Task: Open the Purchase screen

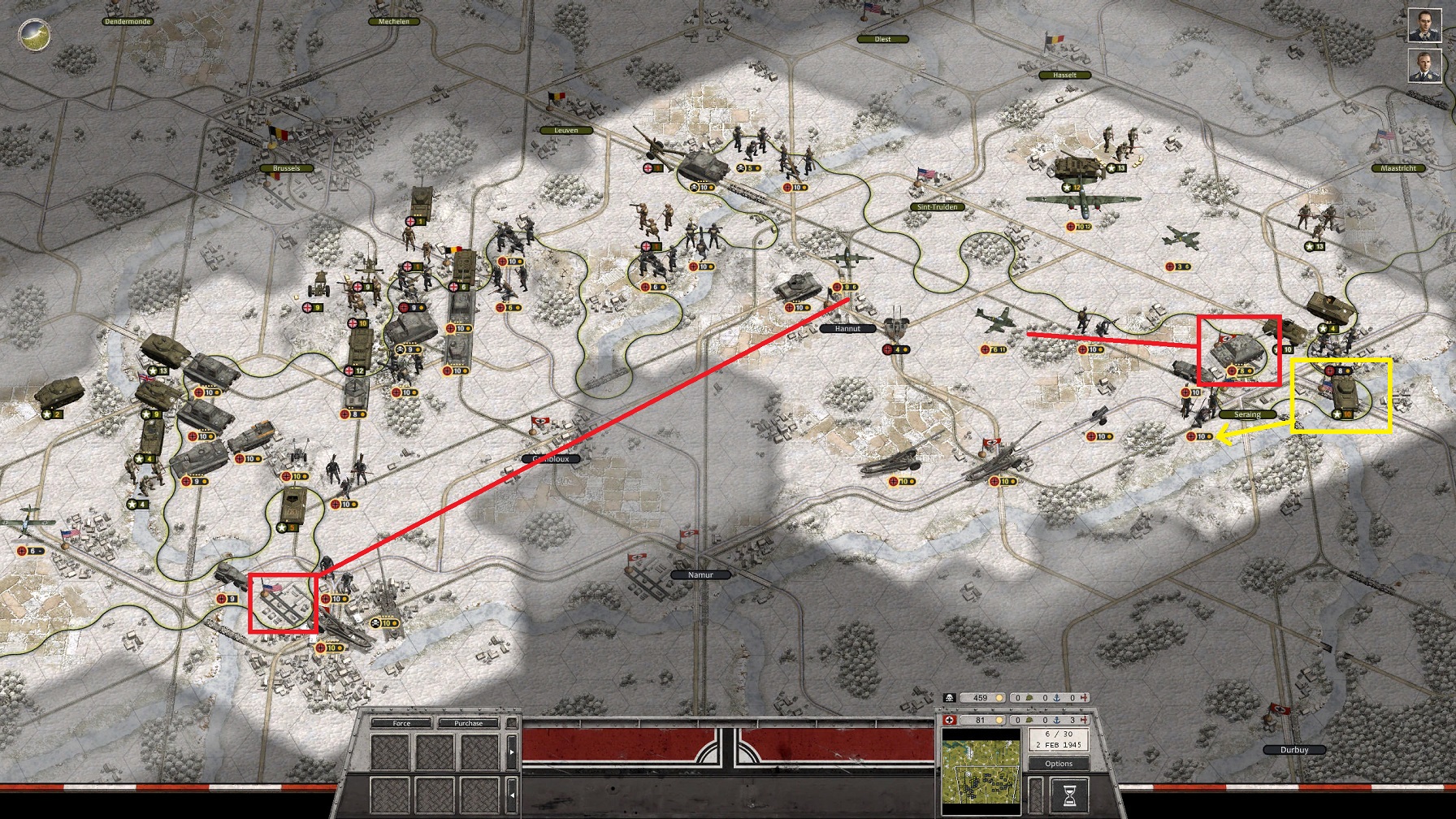Action: point(469,724)
